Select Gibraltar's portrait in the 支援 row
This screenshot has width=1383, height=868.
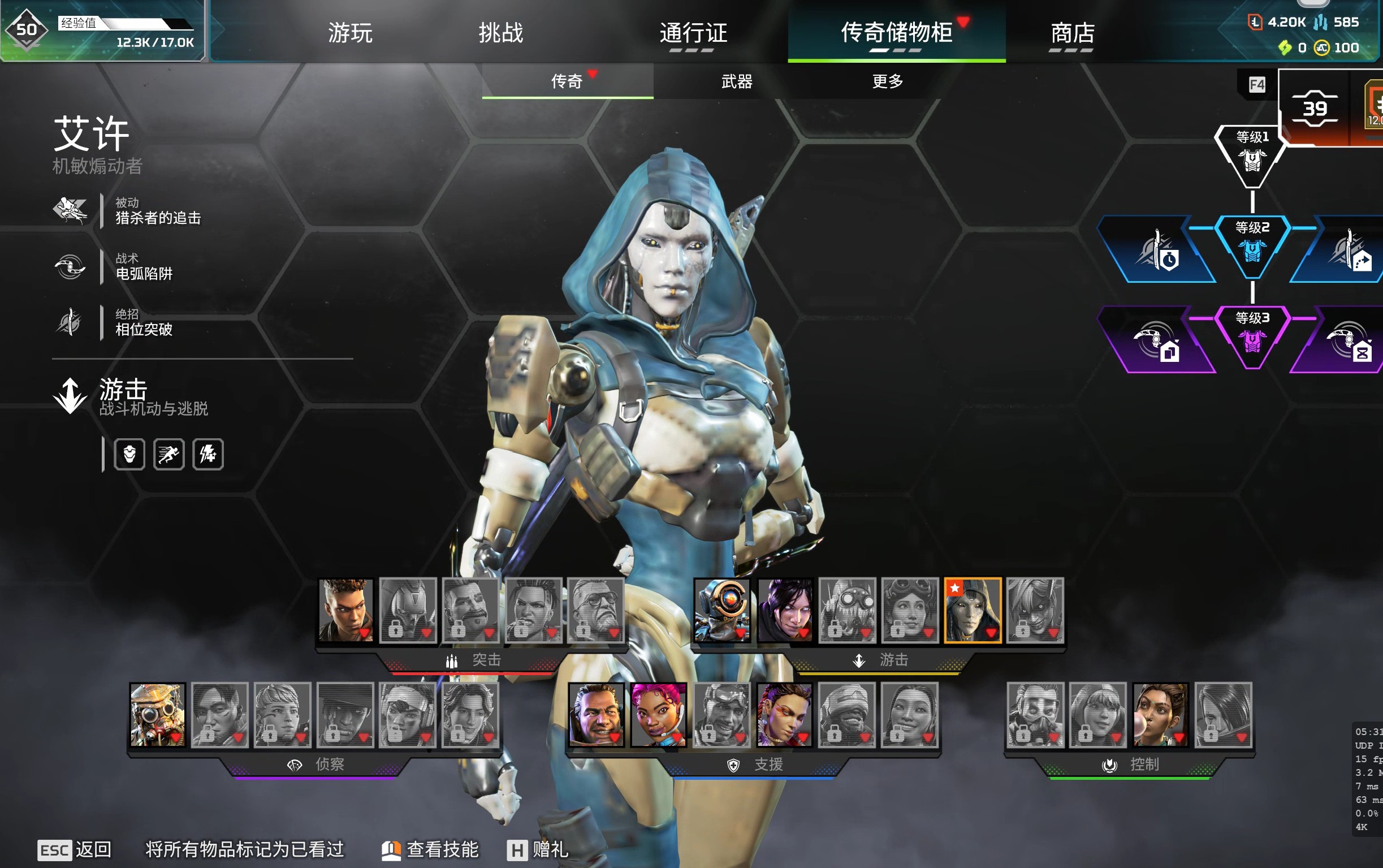click(x=596, y=715)
